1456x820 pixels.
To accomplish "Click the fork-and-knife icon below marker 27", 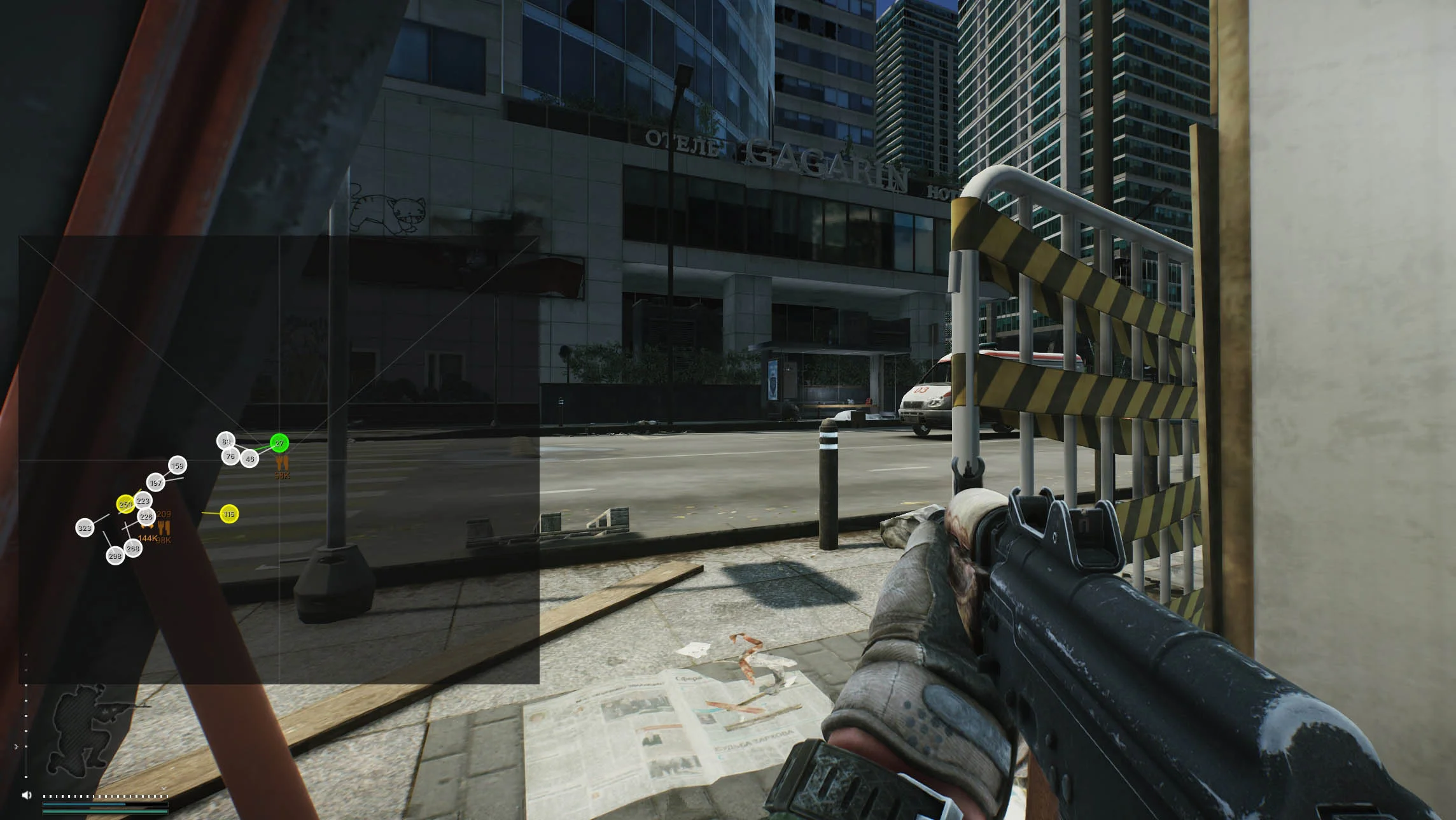I will pyautogui.click(x=282, y=462).
